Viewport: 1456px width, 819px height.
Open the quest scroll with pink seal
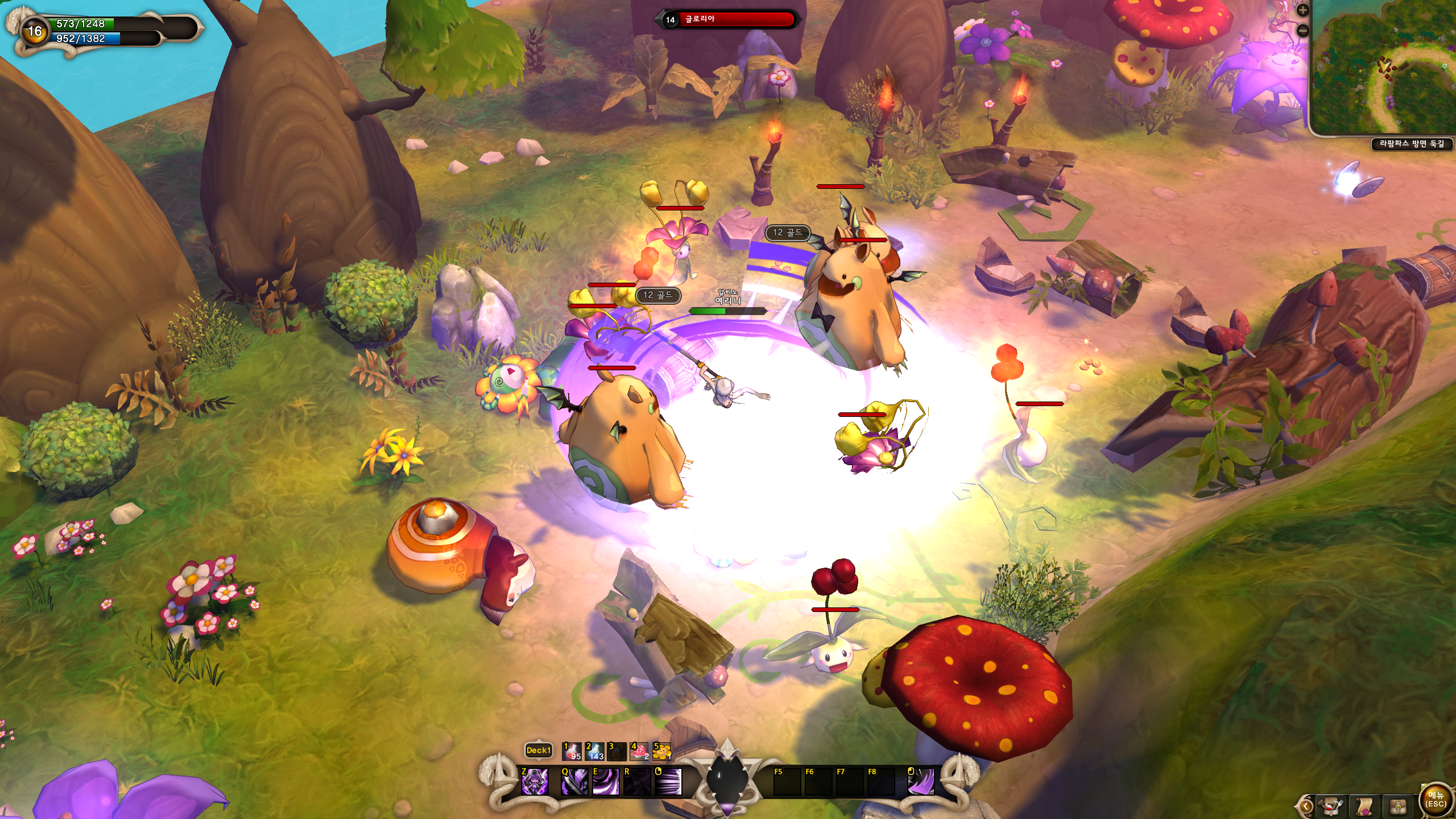click(1364, 806)
